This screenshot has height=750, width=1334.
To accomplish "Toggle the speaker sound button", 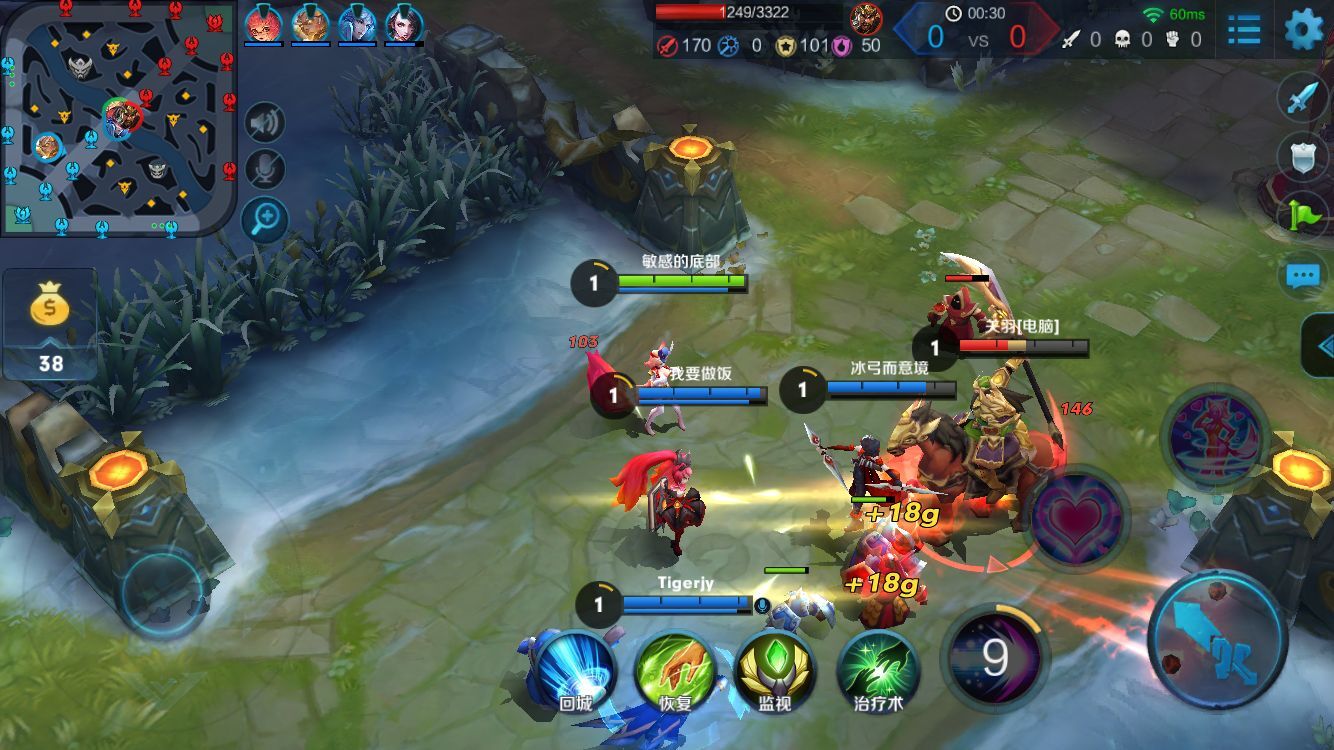I will tap(265, 123).
